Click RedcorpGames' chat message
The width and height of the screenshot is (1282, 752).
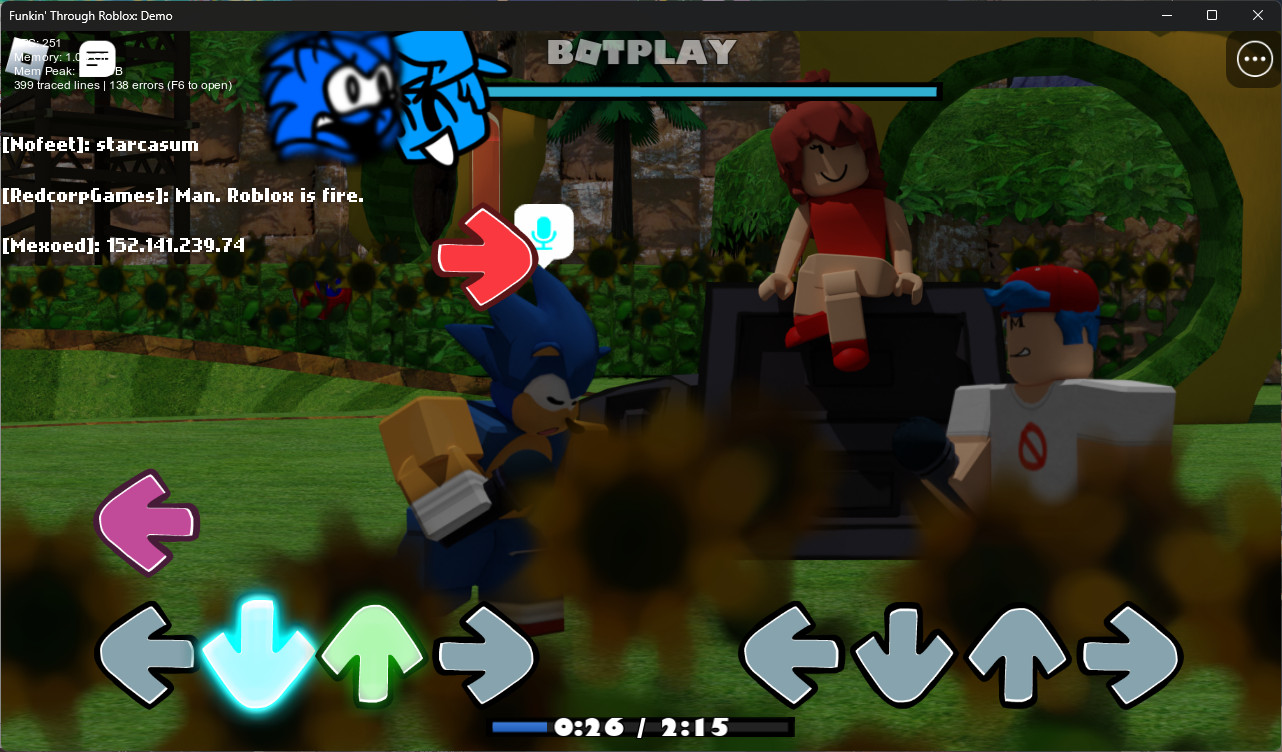pyautogui.click(x=183, y=195)
